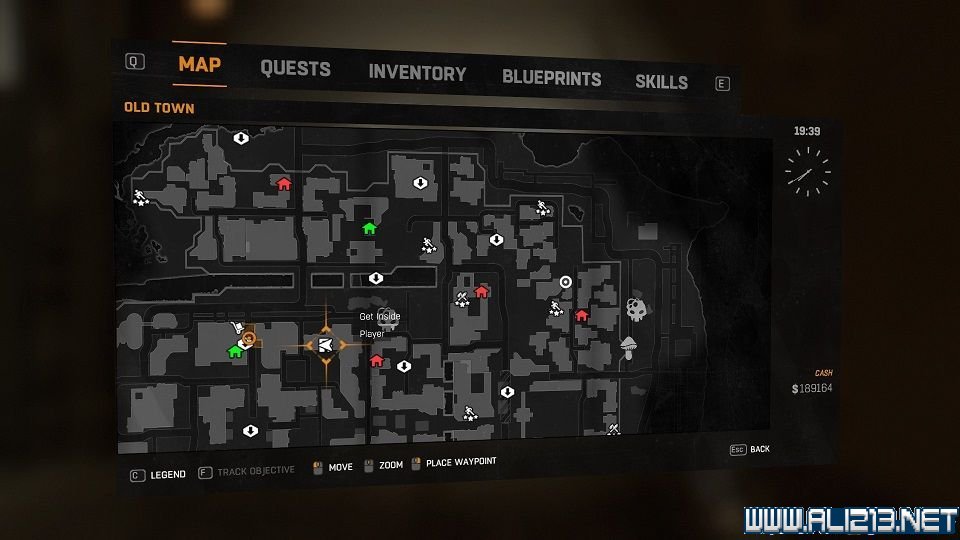This screenshot has height=540, width=960.
Task: Switch to the Quests tab
Action: click(x=295, y=69)
